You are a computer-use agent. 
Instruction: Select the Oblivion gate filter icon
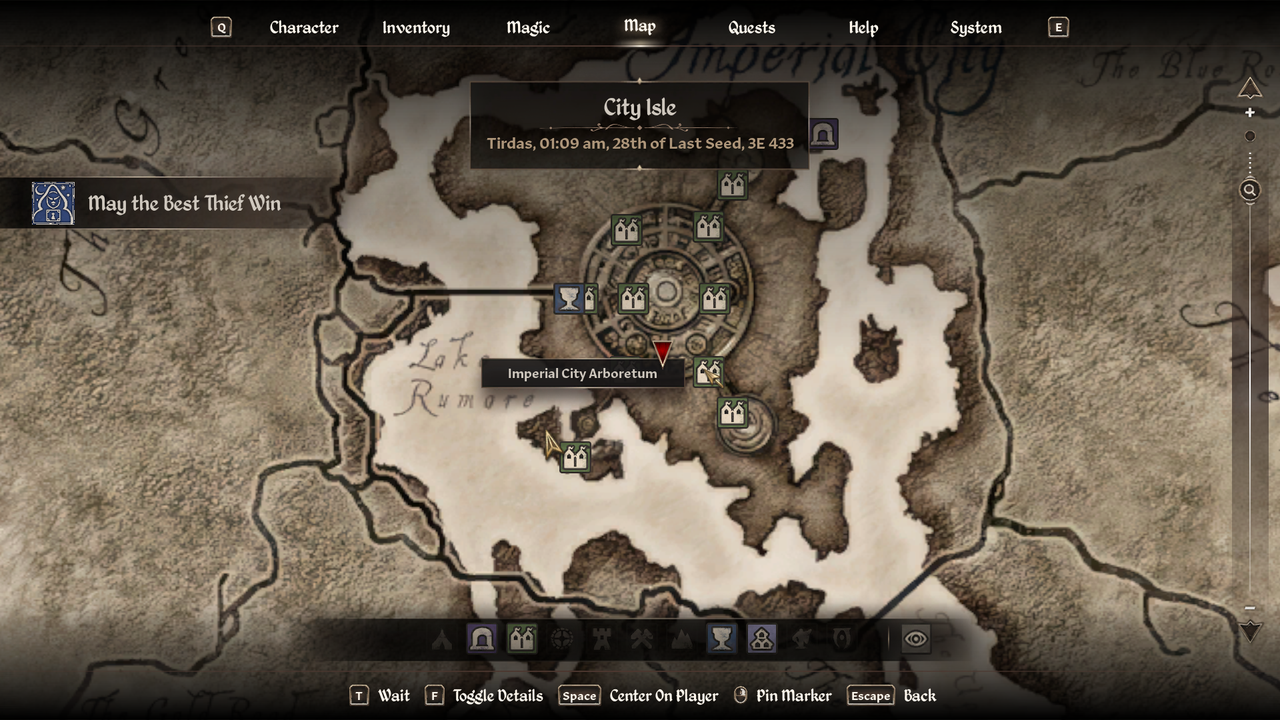tap(841, 640)
